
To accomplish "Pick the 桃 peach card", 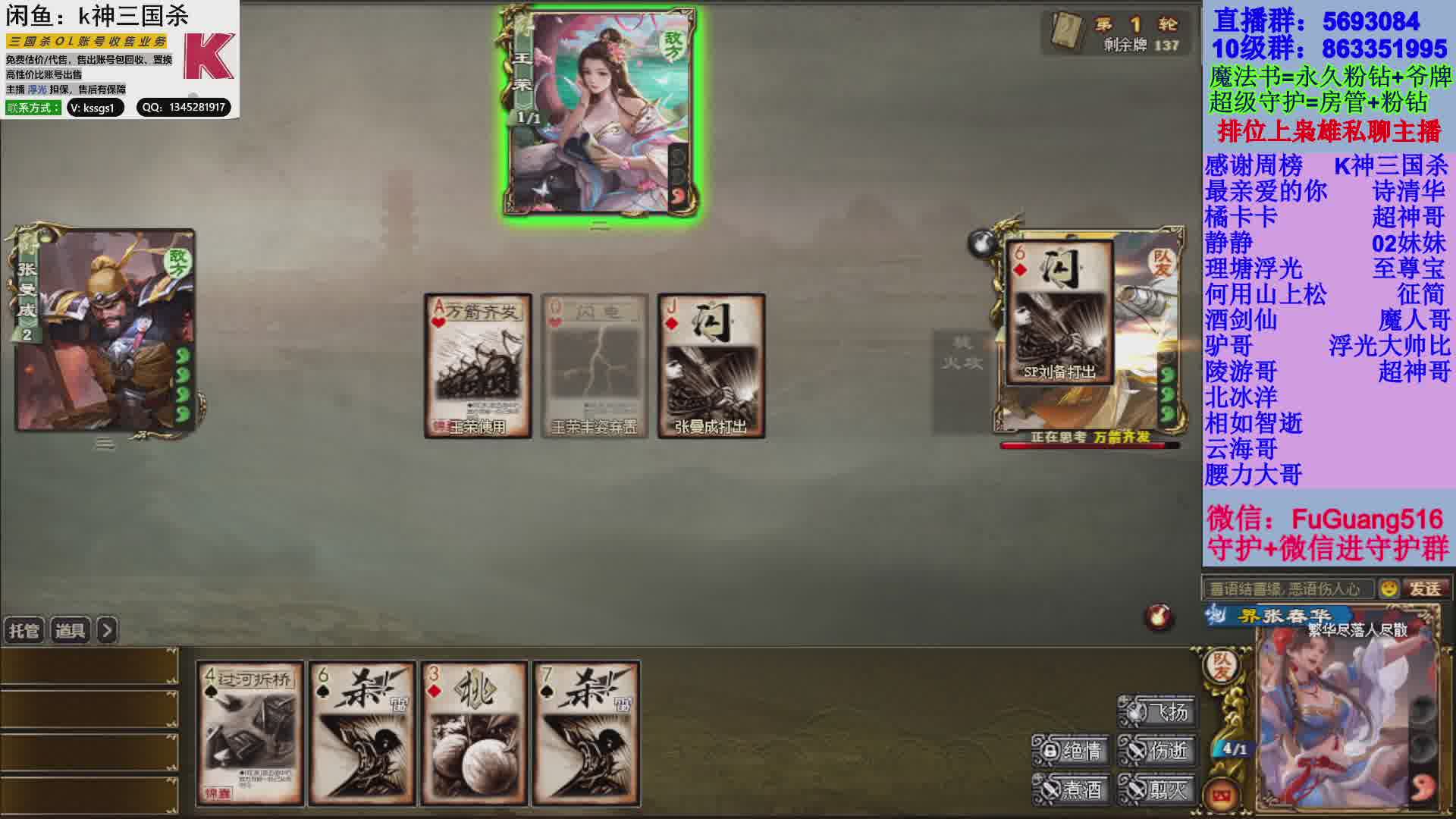I will tap(474, 733).
